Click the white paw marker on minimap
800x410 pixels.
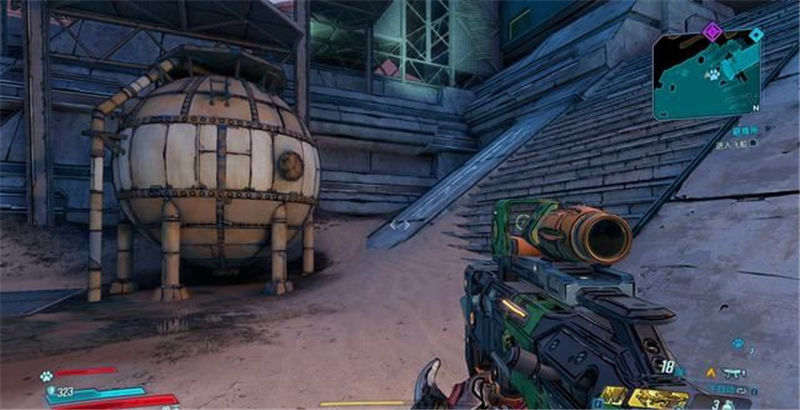715,74
